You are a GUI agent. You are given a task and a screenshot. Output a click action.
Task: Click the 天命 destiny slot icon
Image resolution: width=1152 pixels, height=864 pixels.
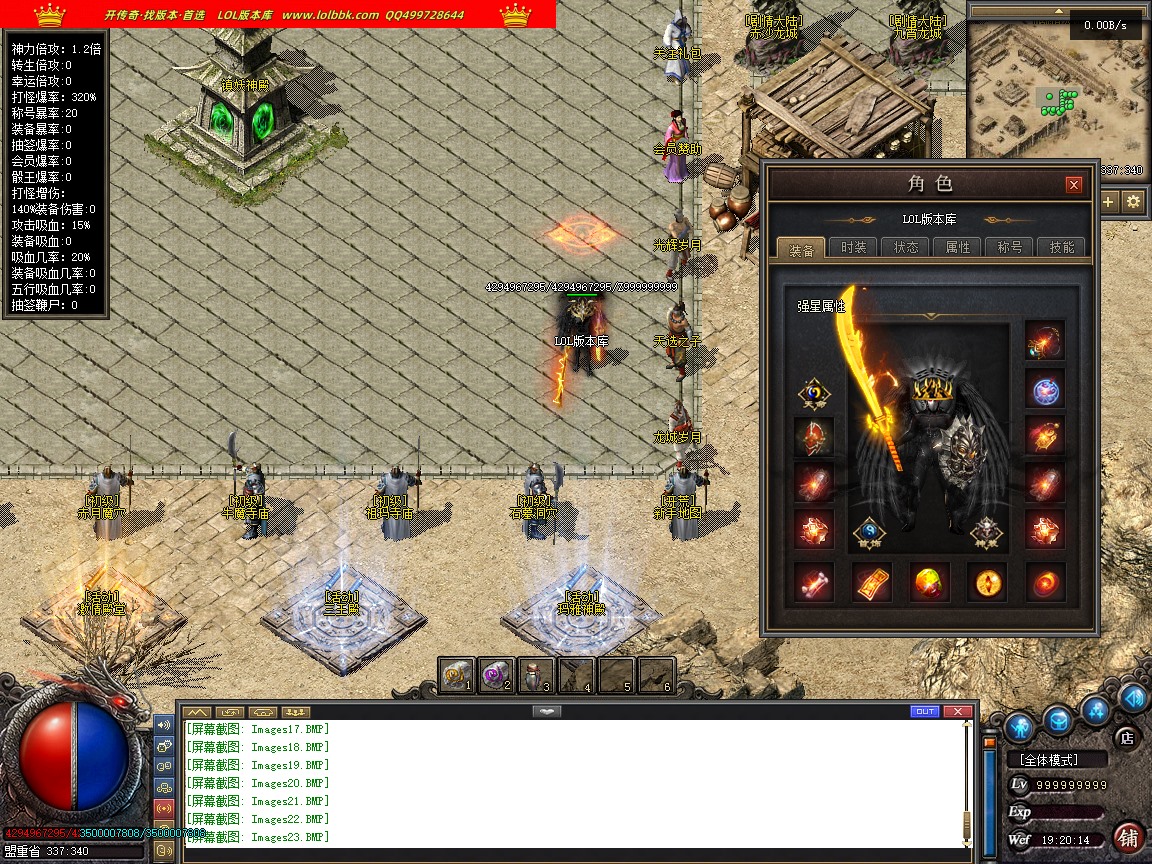point(813,394)
